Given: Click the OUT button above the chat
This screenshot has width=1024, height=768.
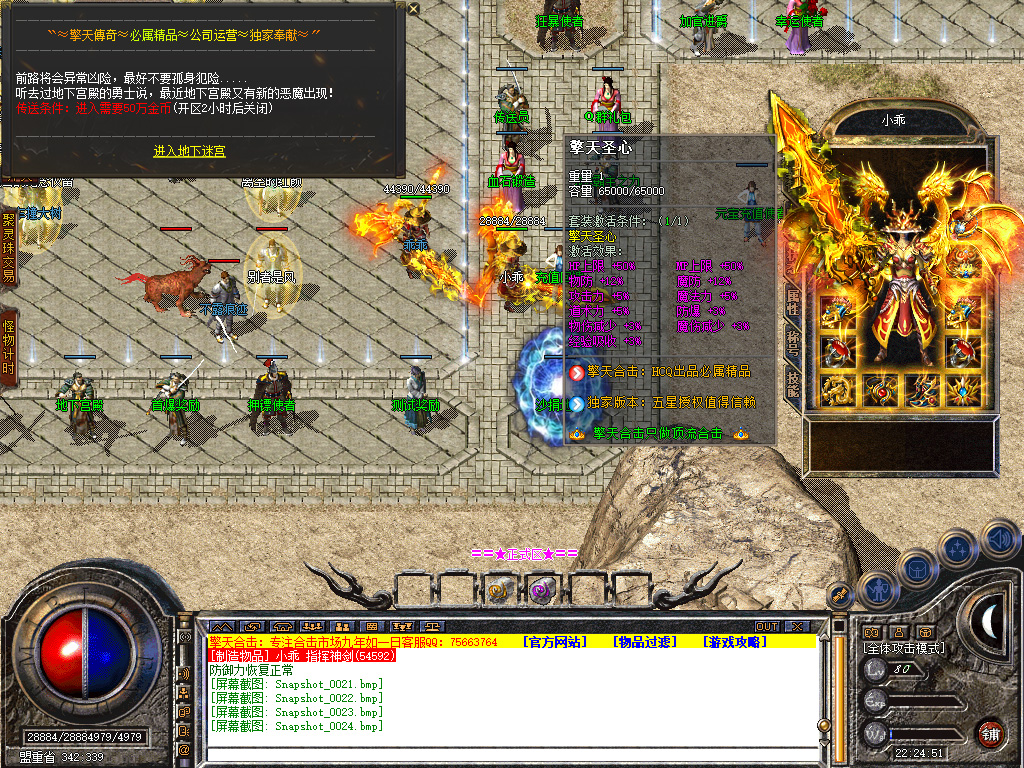Looking at the screenshot, I should coord(766,626).
